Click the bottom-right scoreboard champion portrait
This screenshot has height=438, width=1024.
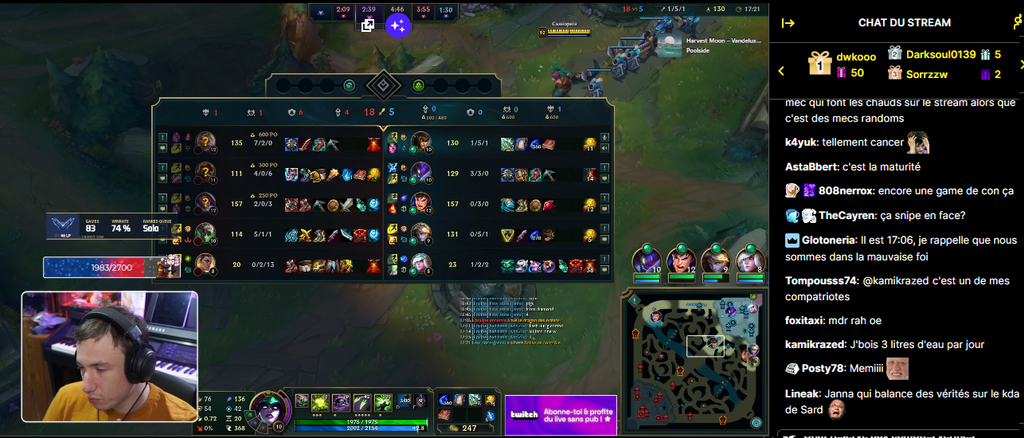[421, 263]
